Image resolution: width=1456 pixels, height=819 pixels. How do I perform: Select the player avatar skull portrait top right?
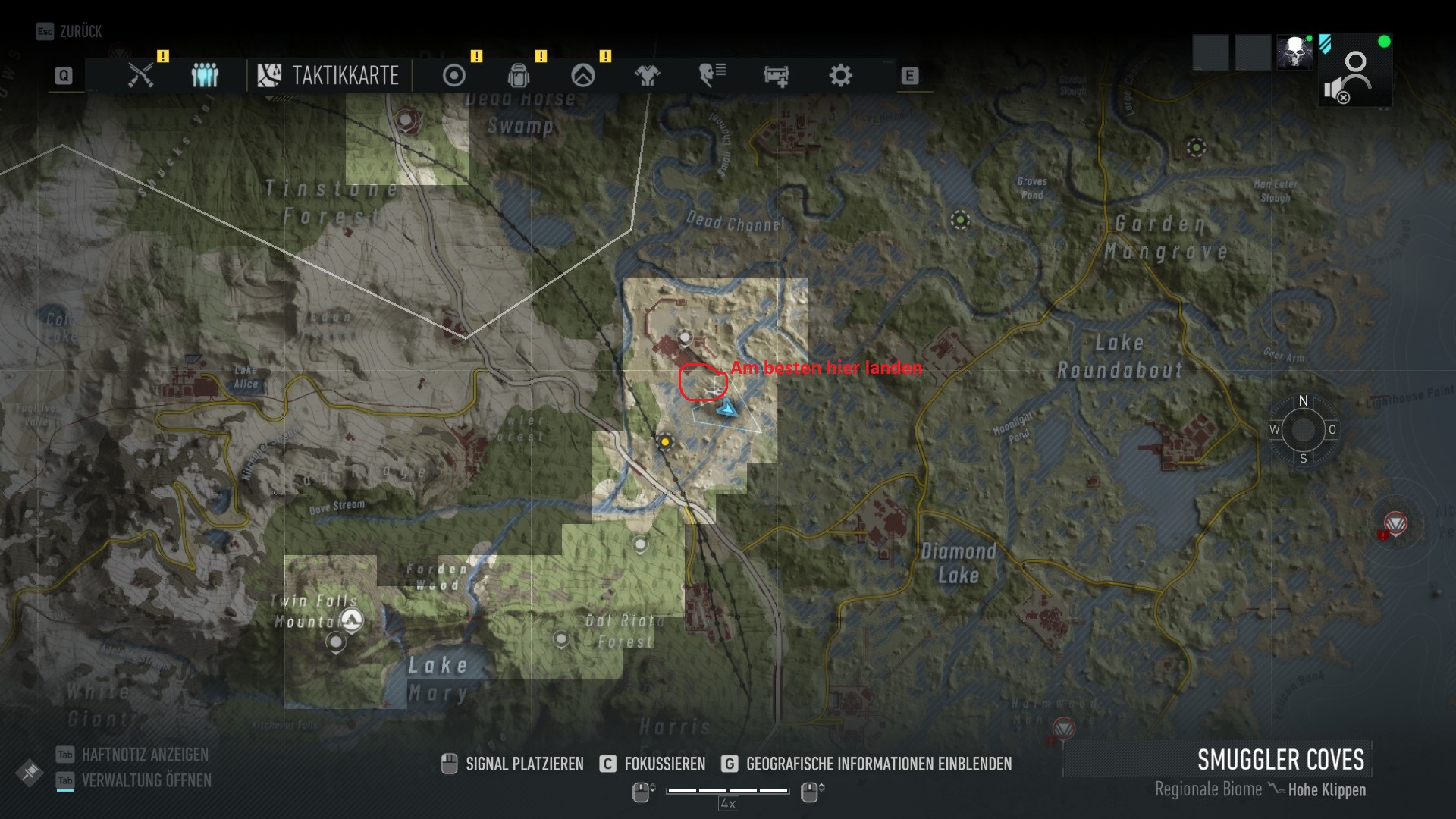pos(1295,53)
